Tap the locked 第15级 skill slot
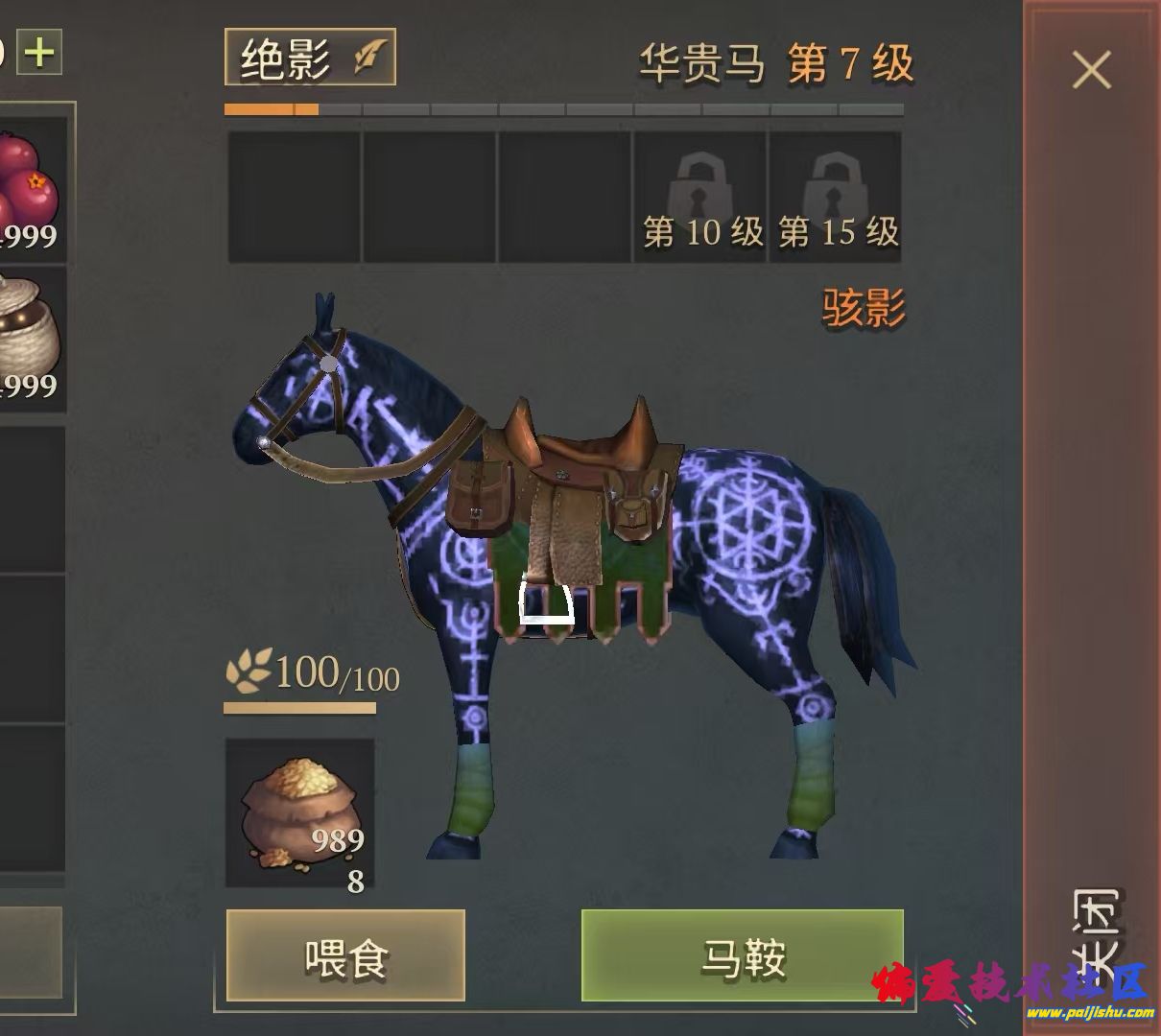Image resolution: width=1161 pixels, height=1036 pixels. coord(837,197)
